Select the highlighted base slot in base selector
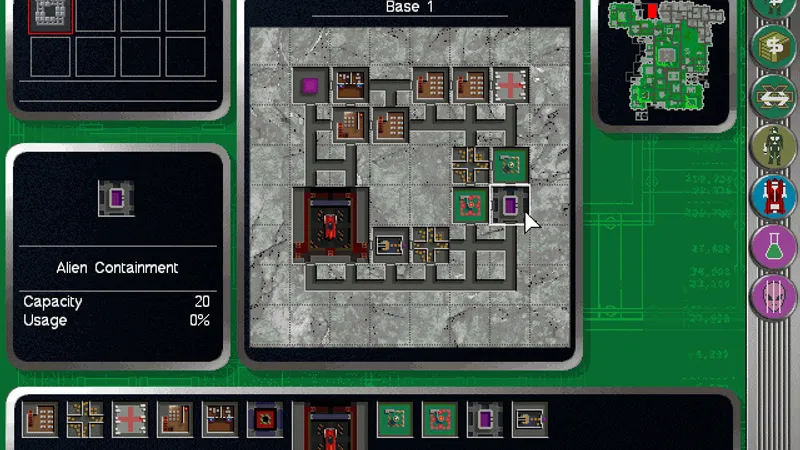Viewport: 800px width, 450px height. [50, 14]
